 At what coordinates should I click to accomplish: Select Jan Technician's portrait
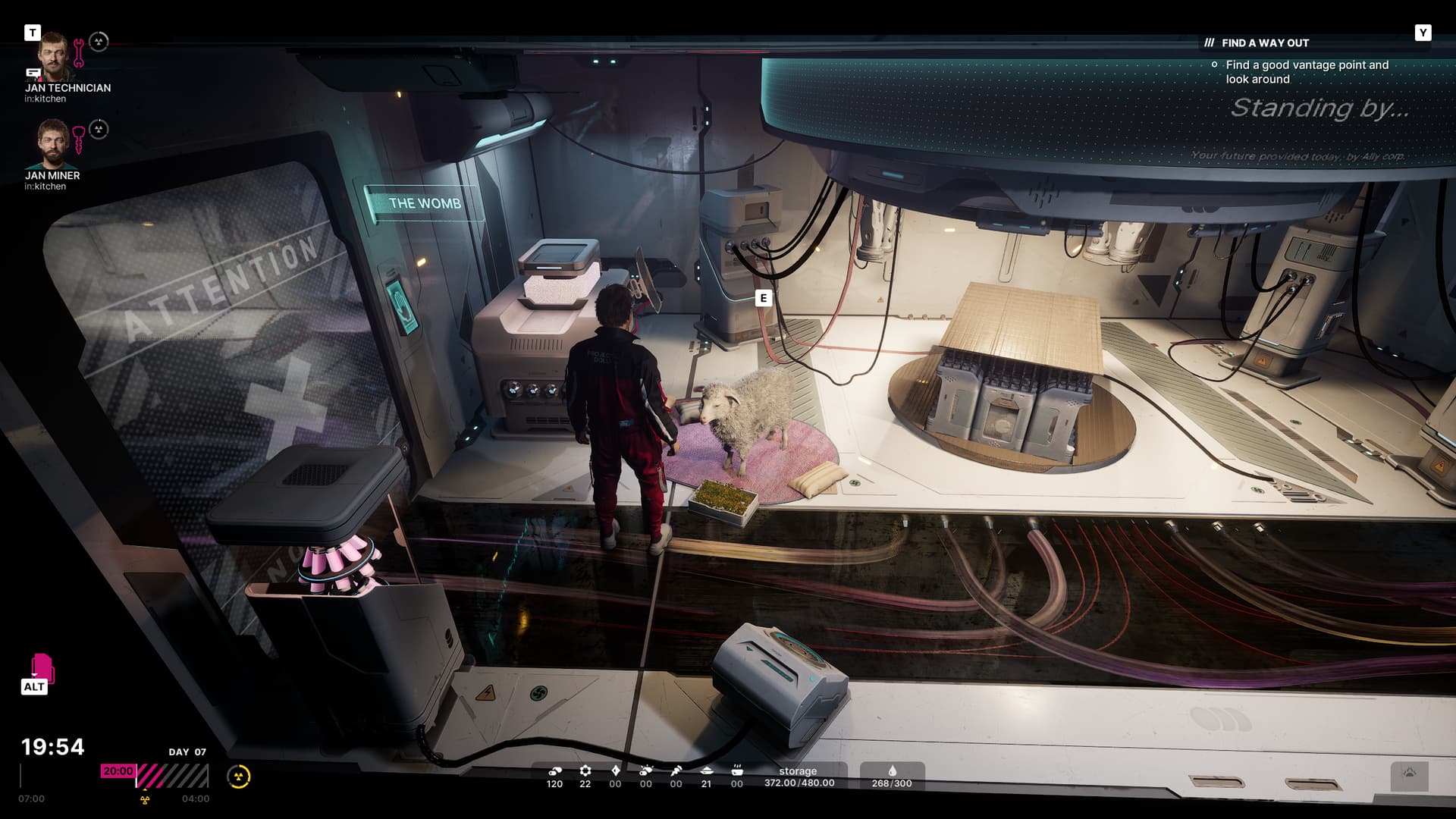(54, 55)
